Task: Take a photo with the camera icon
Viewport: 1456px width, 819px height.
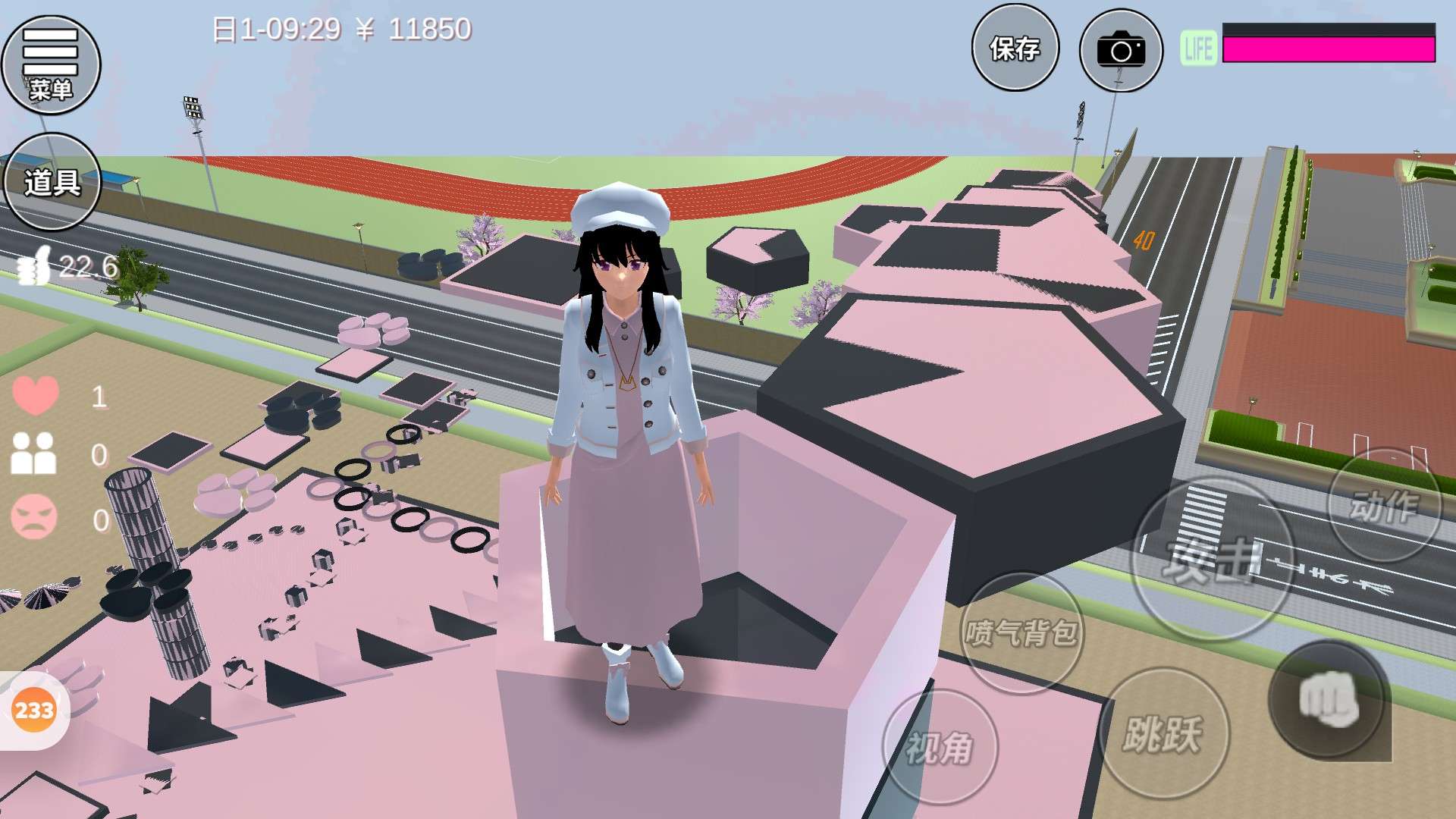Action: tap(1120, 50)
